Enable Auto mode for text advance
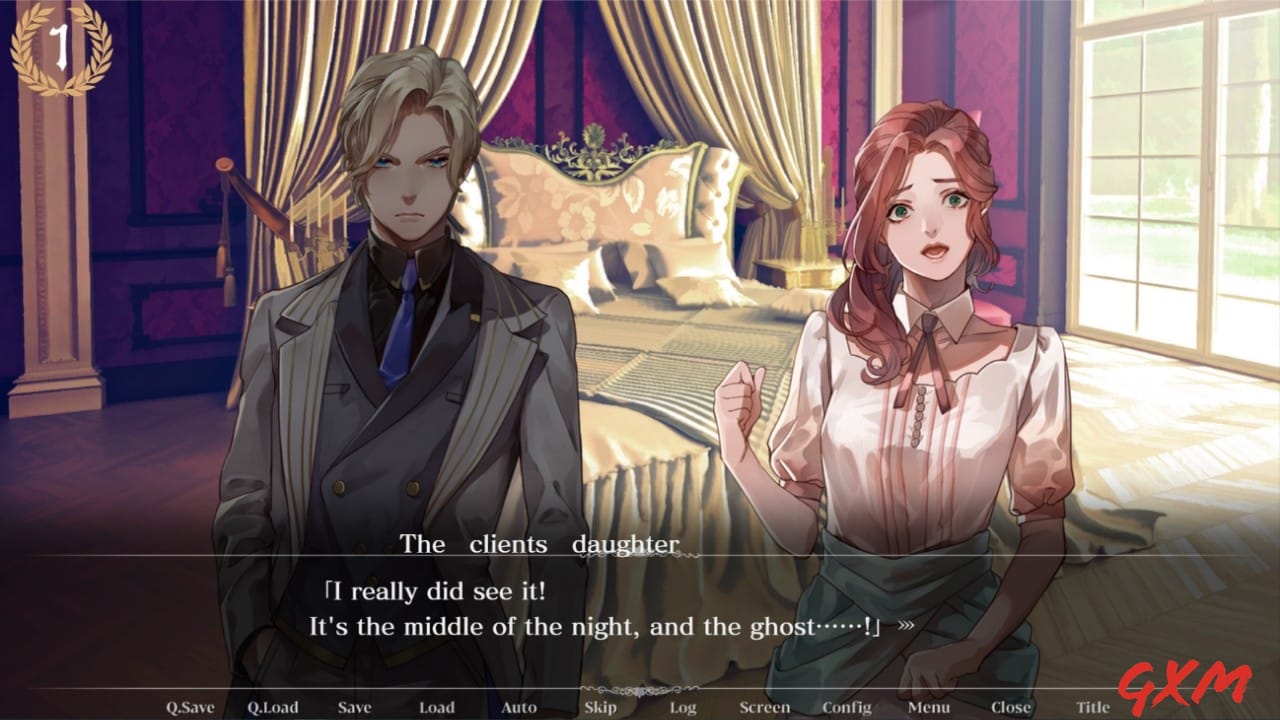 coord(519,706)
